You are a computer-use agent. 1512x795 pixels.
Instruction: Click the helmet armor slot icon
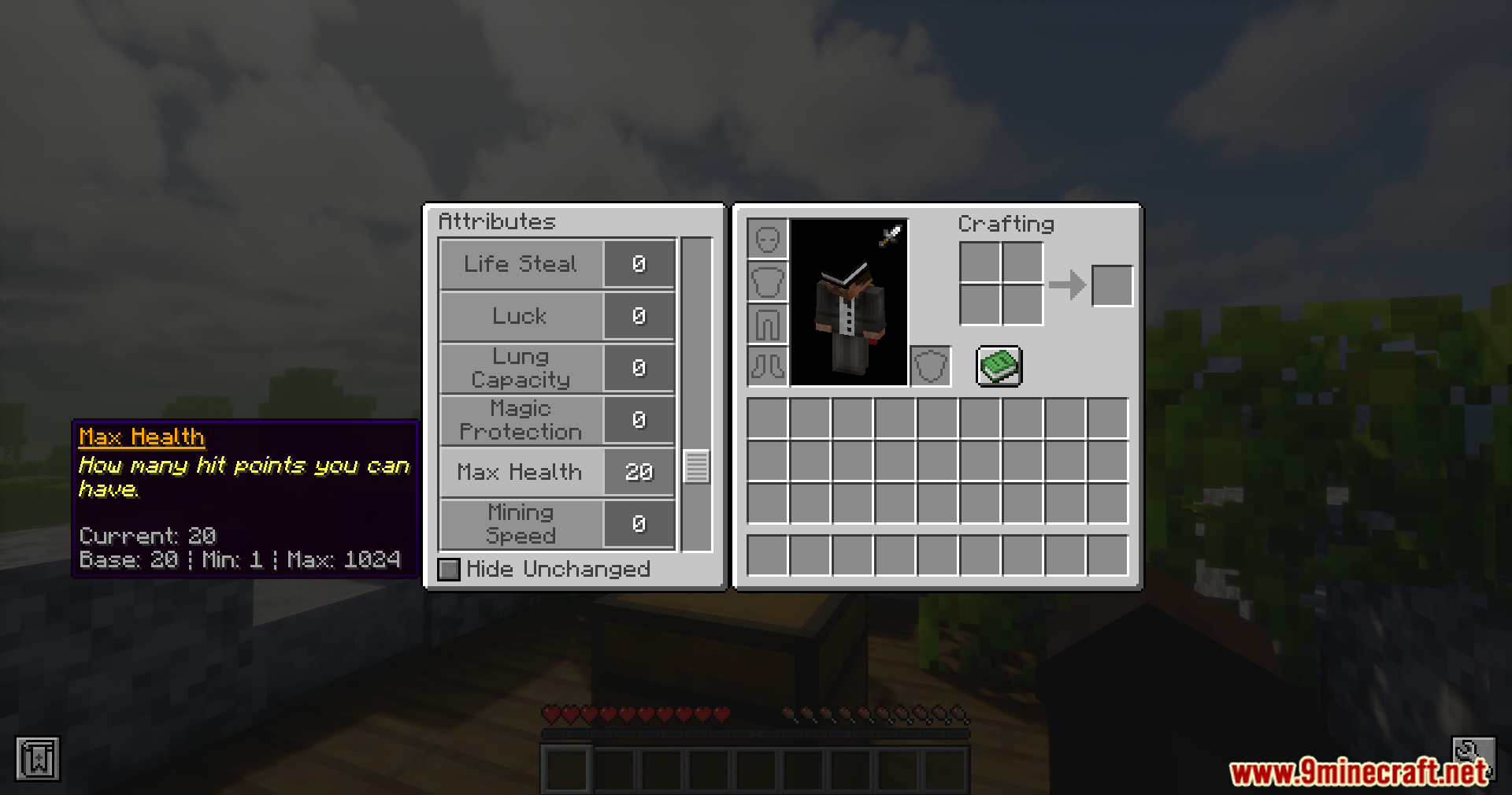[x=768, y=239]
